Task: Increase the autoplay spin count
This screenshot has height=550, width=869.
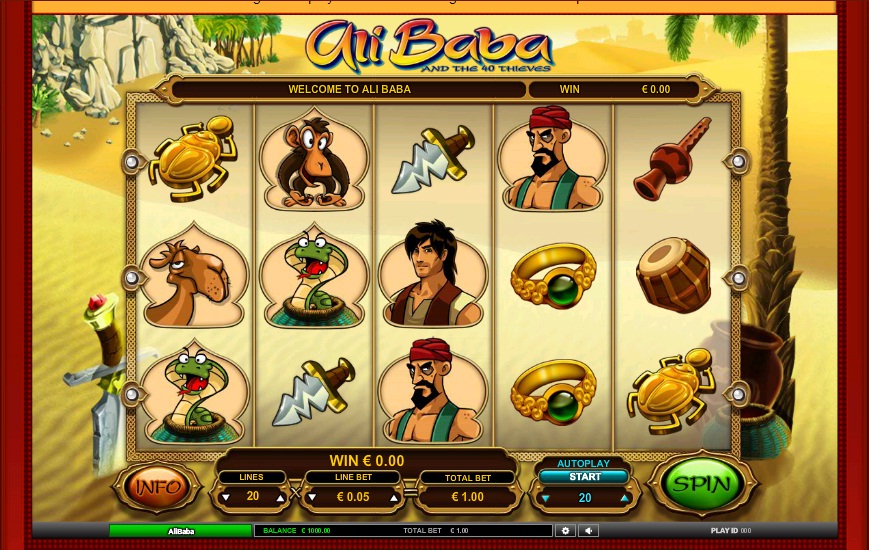Action: pyautogui.click(x=625, y=498)
